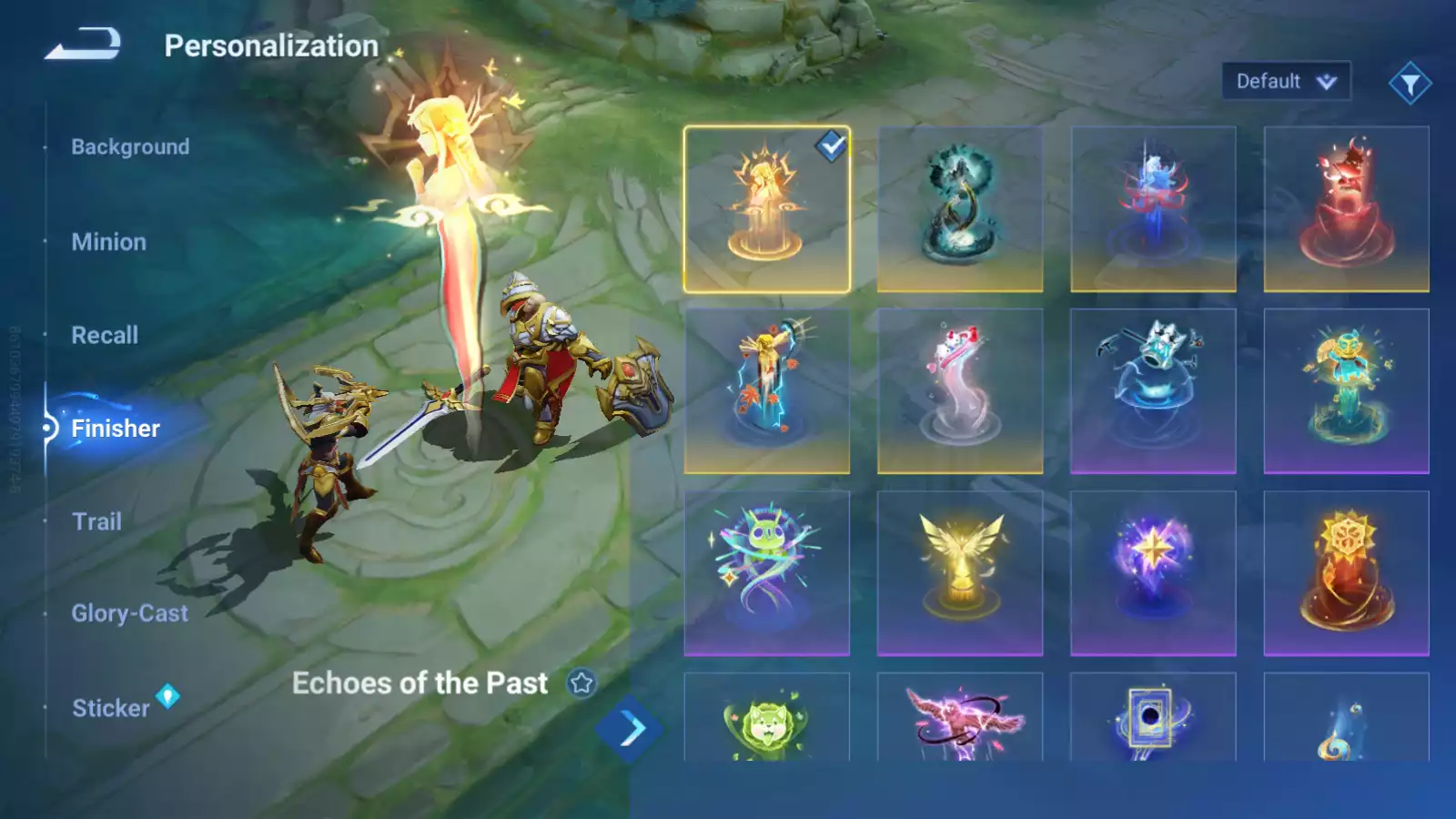Select the golden winged trophy finisher
The width and height of the screenshot is (1456, 819).
coord(959,573)
